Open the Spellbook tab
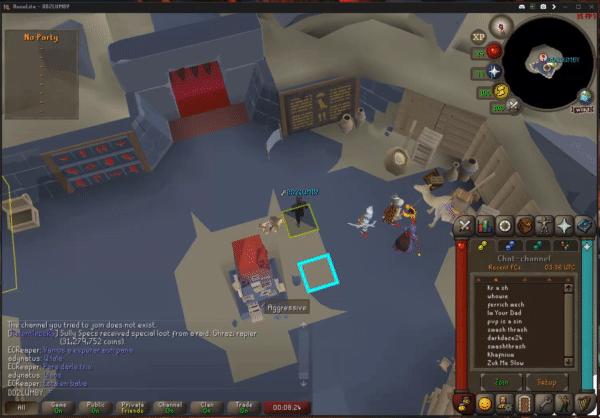 (585, 225)
